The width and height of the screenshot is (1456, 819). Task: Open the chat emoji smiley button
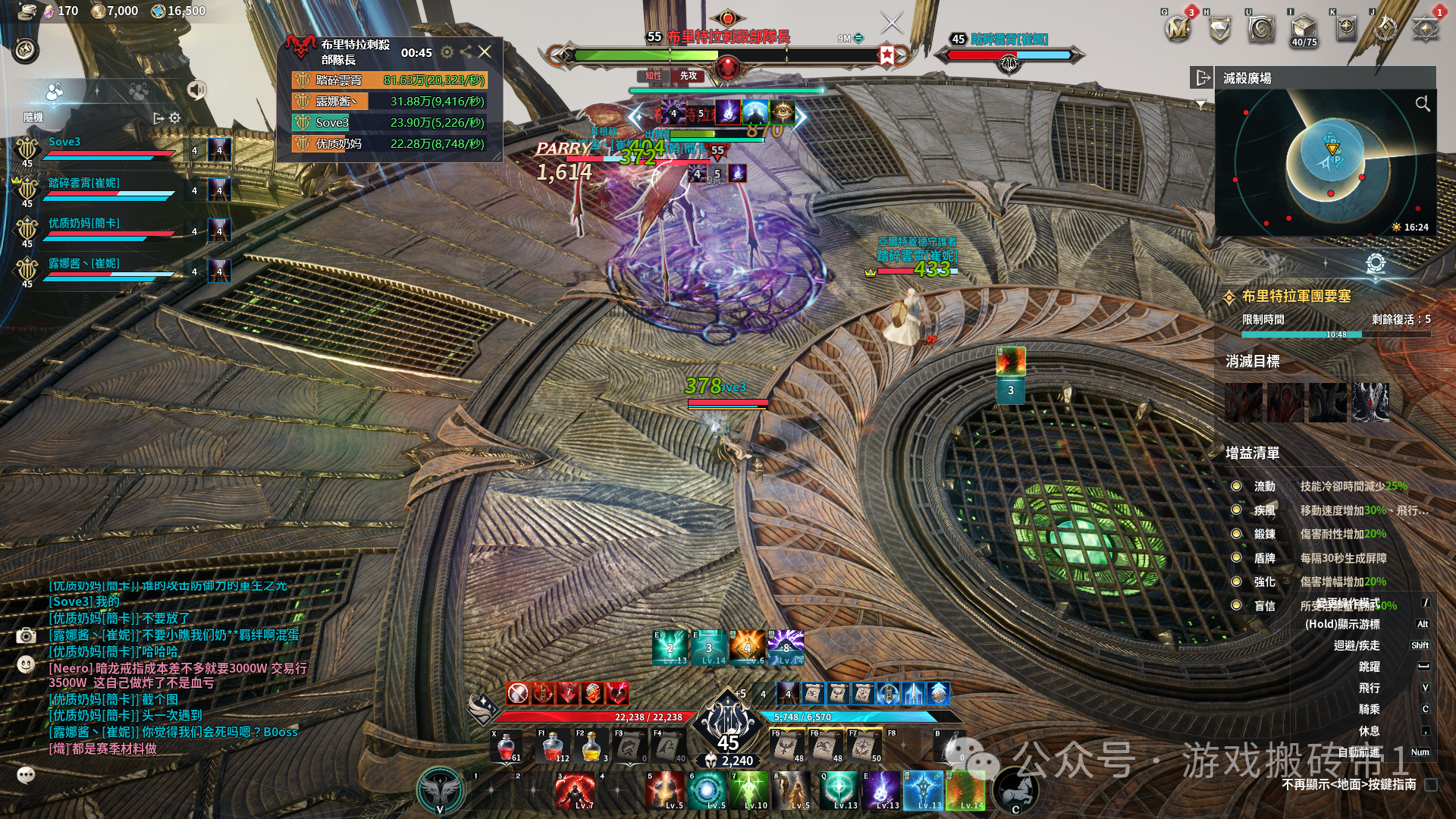pos(26,664)
